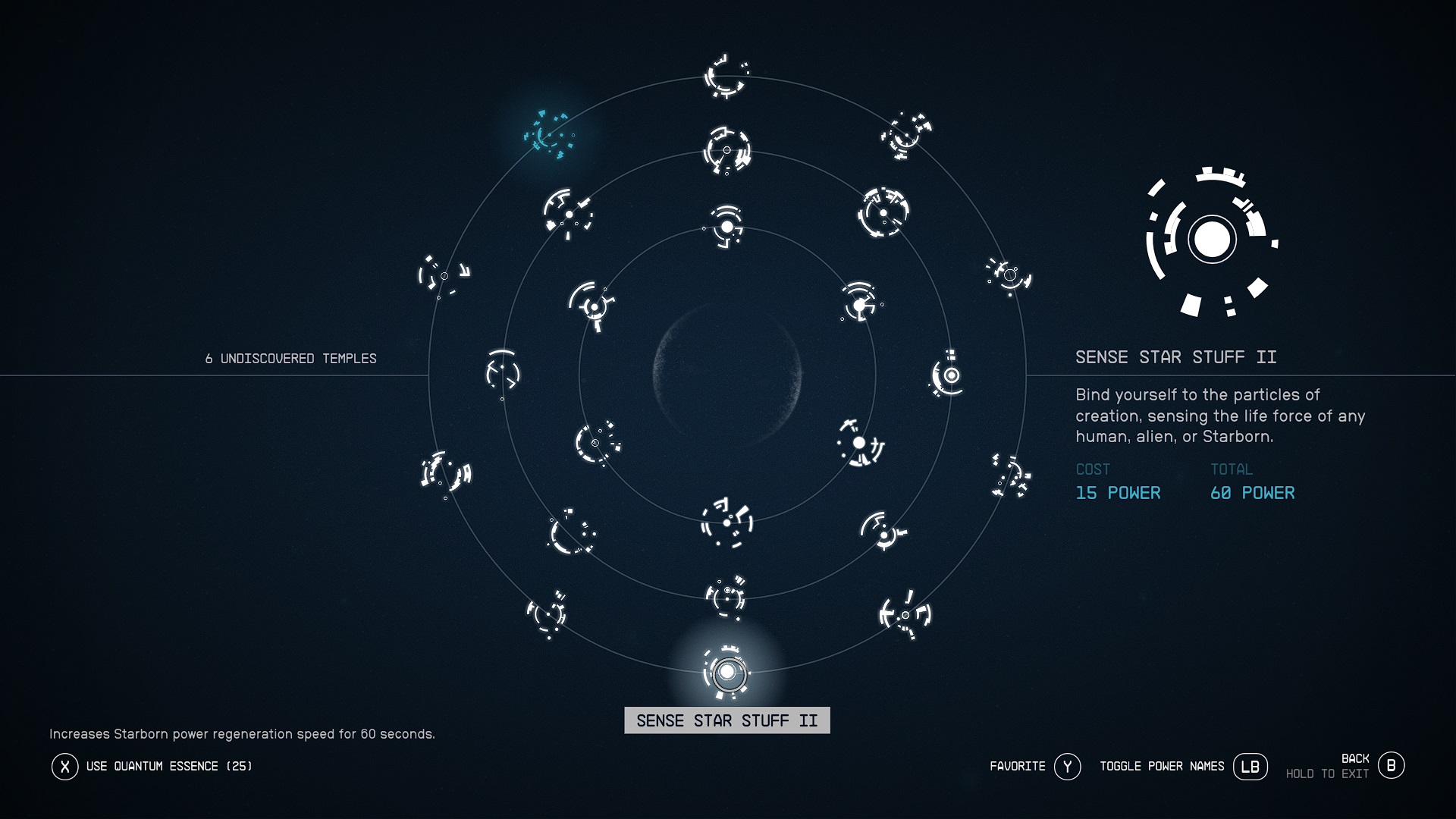Click the LB button prompt icon
Viewport: 1456px width, 819px height.
pos(1251,767)
